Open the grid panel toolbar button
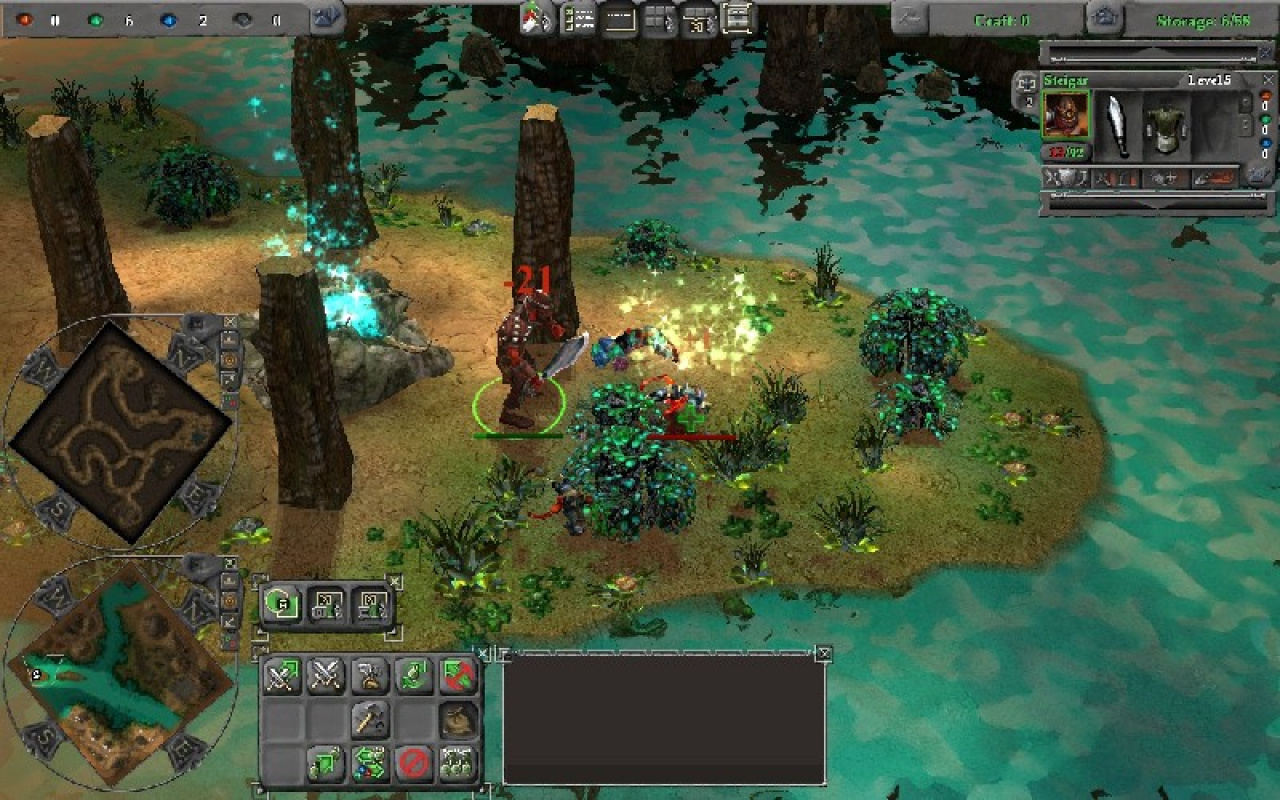The height and width of the screenshot is (800, 1280). tap(659, 19)
